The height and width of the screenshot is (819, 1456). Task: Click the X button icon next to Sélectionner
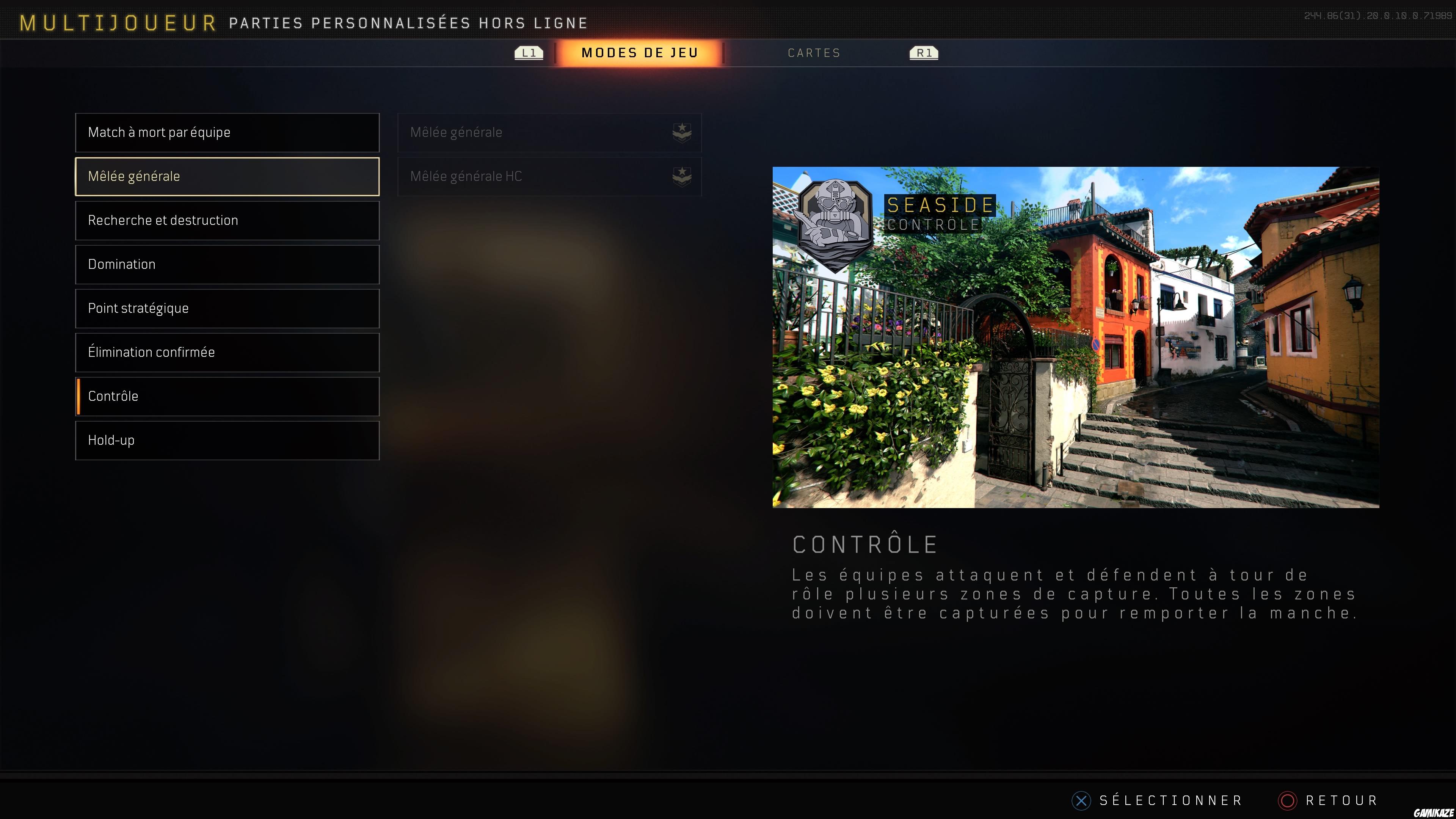click(x=1082, y=800)
